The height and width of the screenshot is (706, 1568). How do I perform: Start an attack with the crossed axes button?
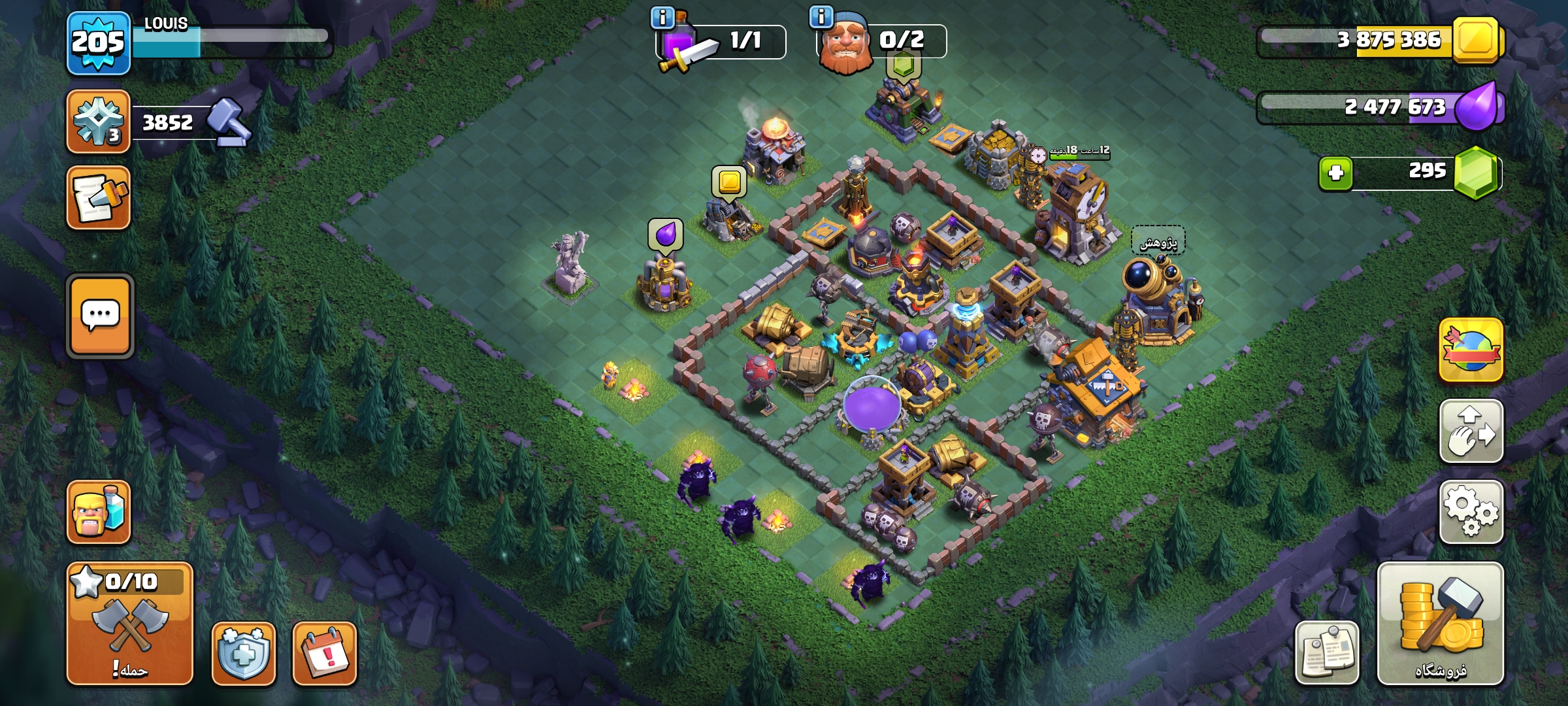129,623
